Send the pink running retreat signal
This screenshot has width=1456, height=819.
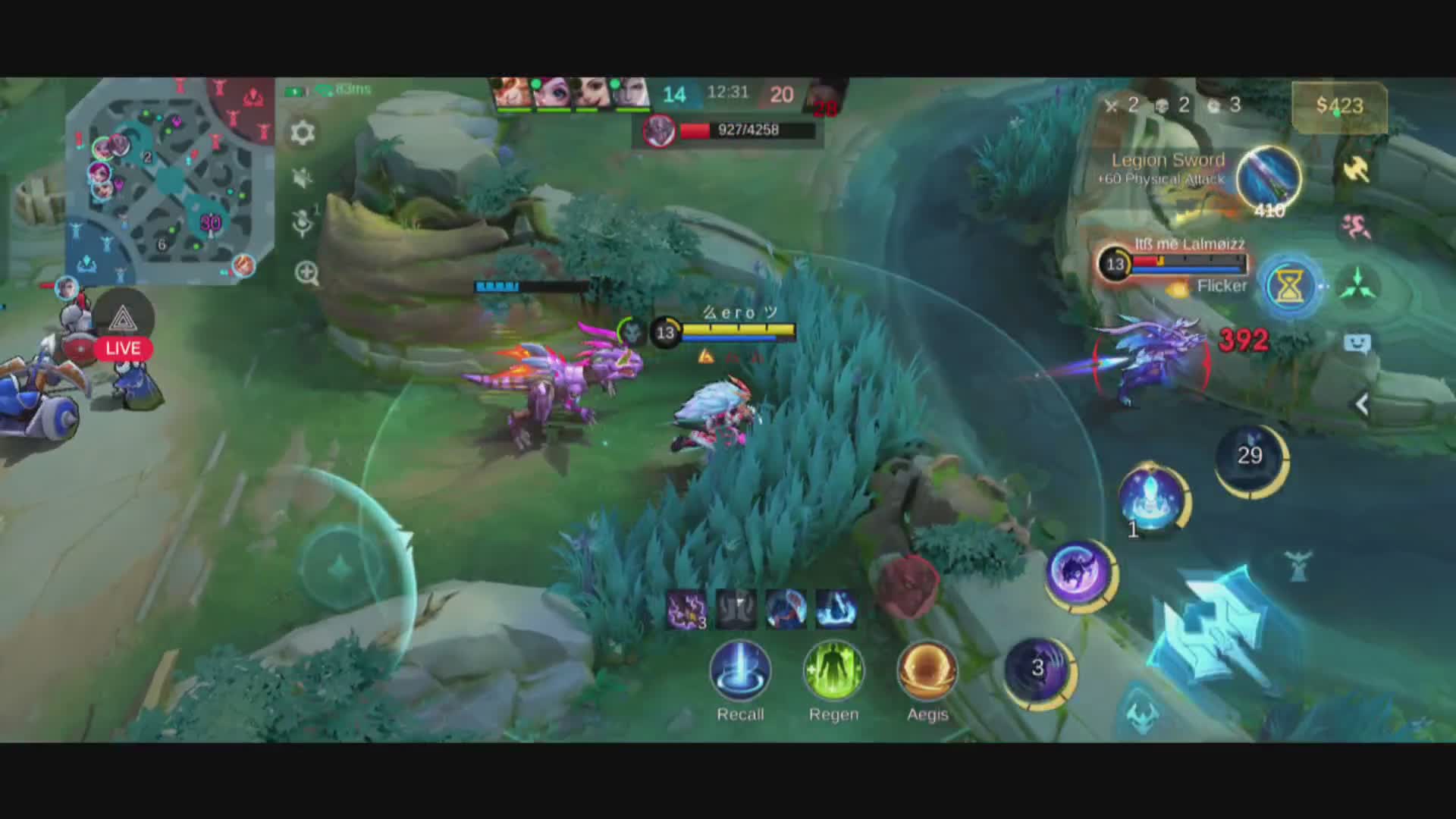(x=1356, y=226)
